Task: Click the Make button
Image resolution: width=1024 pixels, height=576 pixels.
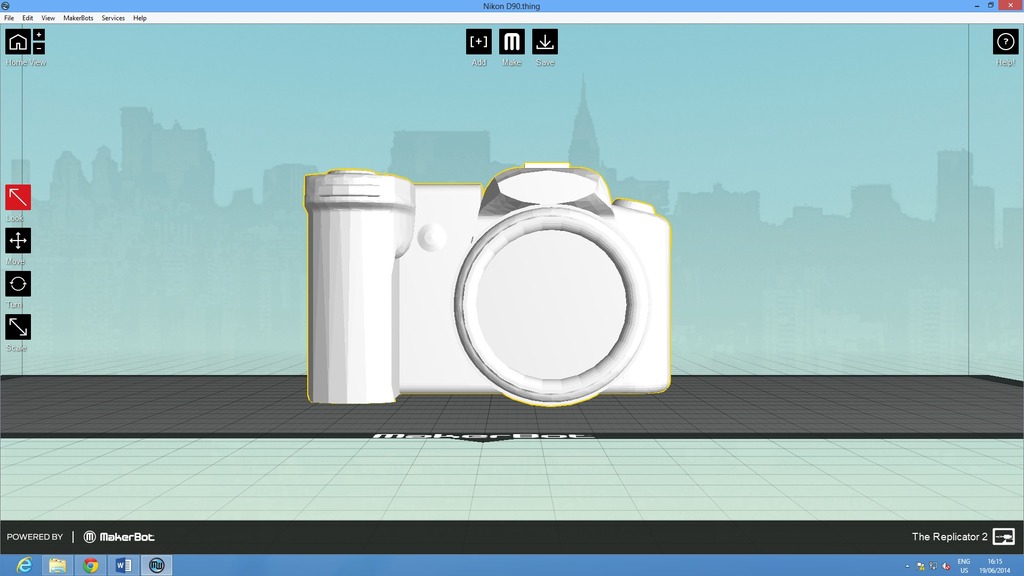Action: (512, 42)
